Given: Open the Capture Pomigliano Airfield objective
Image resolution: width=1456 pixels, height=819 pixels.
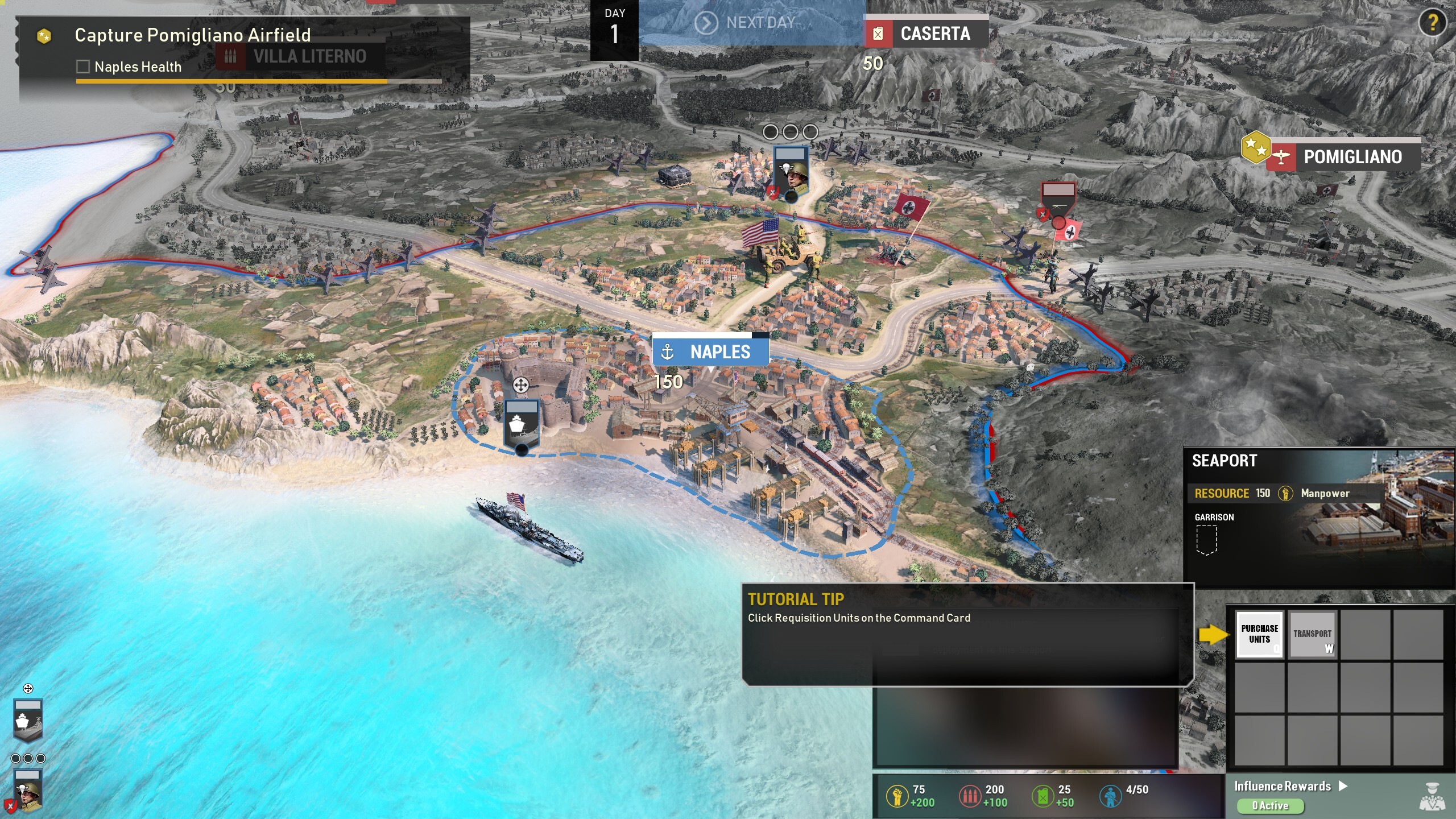Looking at the screenshot, I should 192,35.
